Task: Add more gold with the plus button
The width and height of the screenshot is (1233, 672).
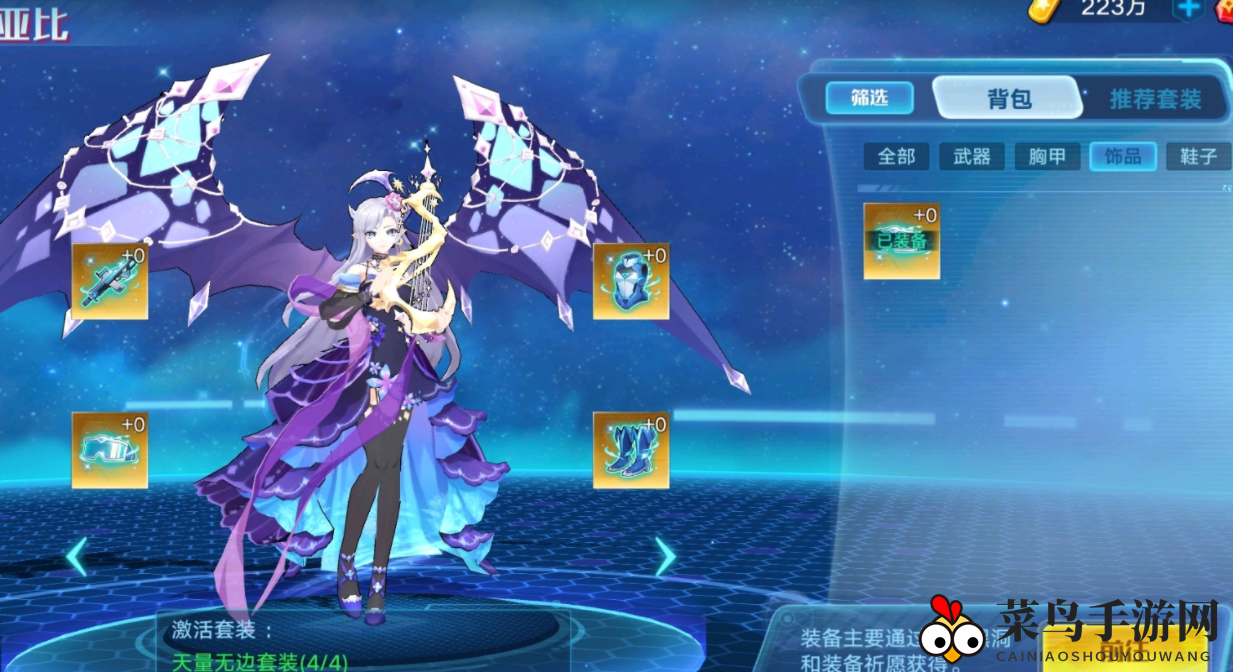Action: click(1189, 9)
